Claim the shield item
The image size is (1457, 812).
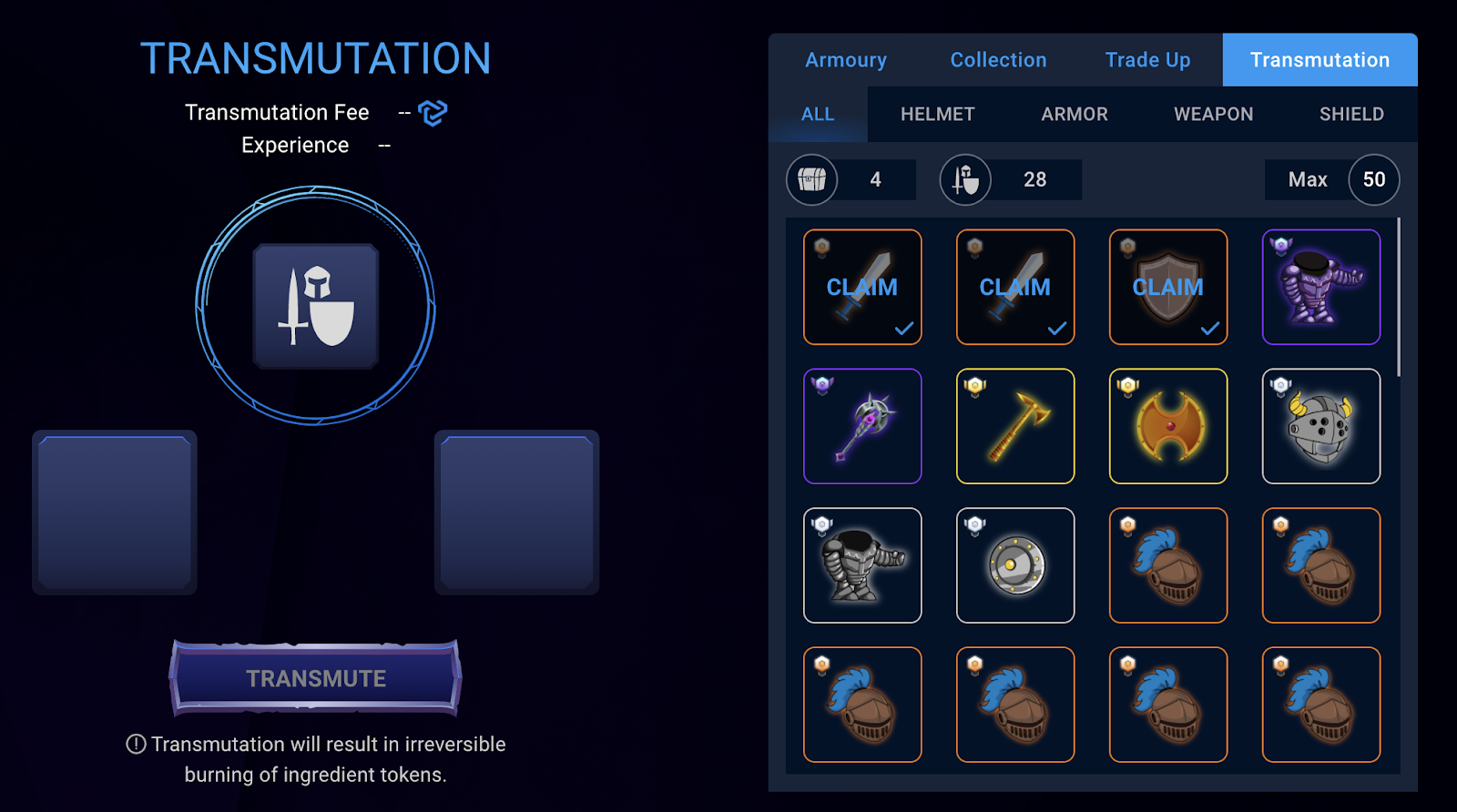pos(1168,288)
